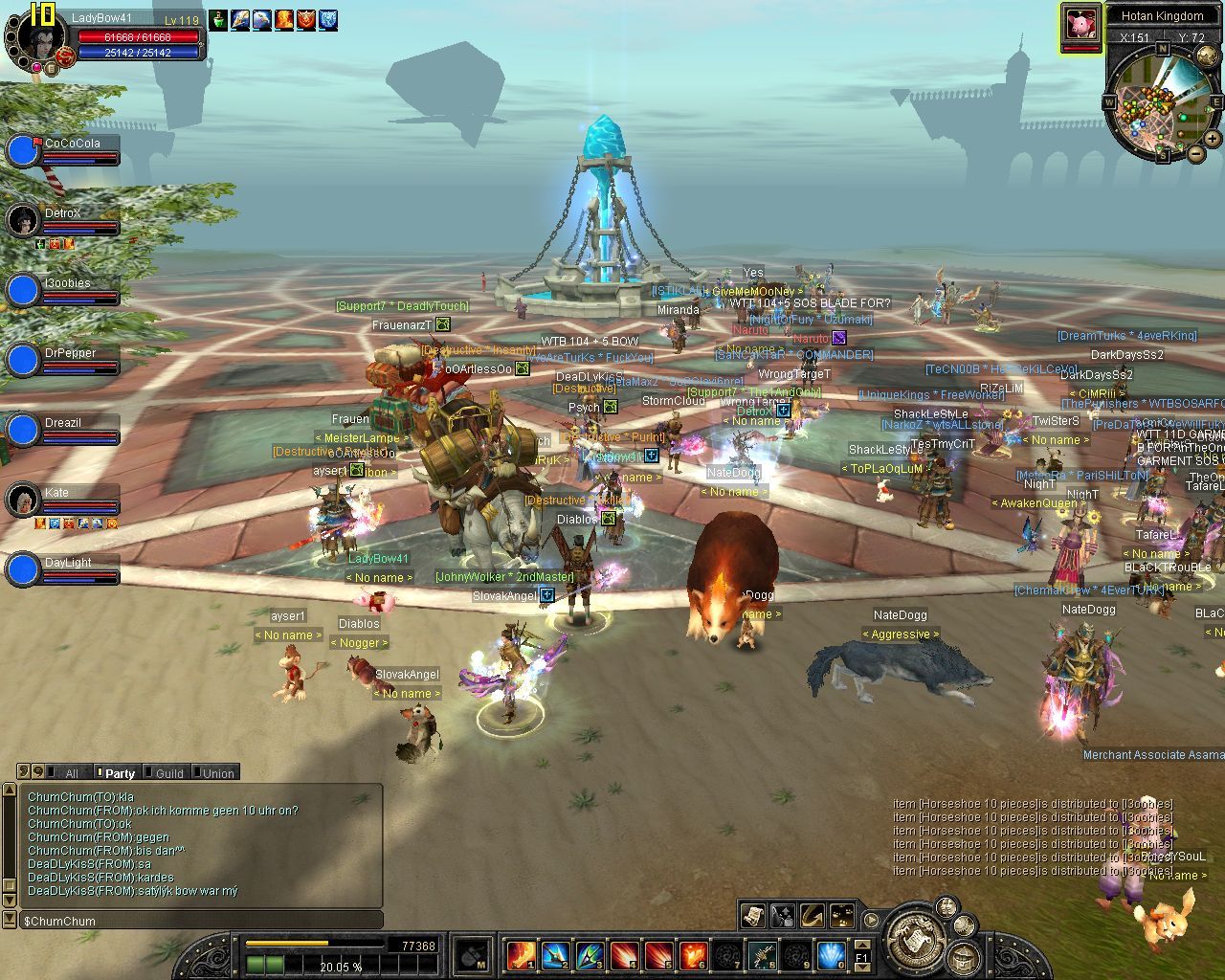Switch hotbar page with the up arrow

click(862, 945)
